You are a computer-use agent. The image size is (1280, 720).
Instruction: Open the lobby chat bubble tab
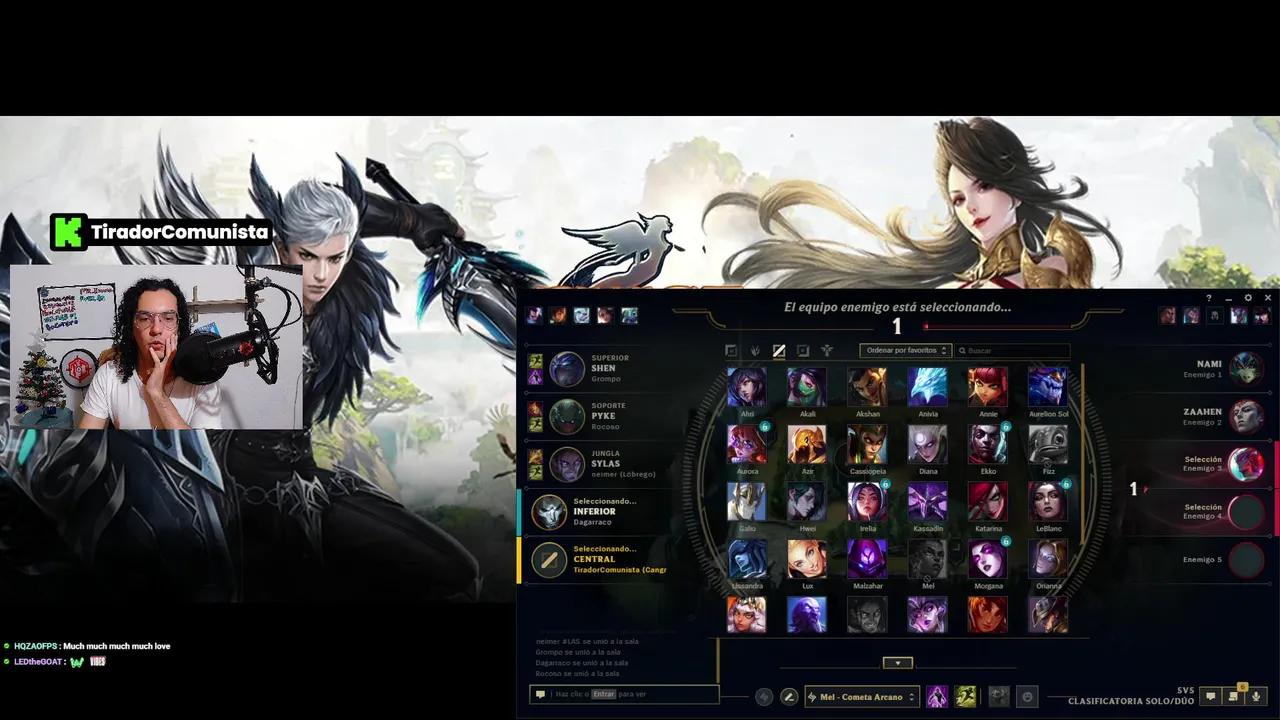[1210, 696]
